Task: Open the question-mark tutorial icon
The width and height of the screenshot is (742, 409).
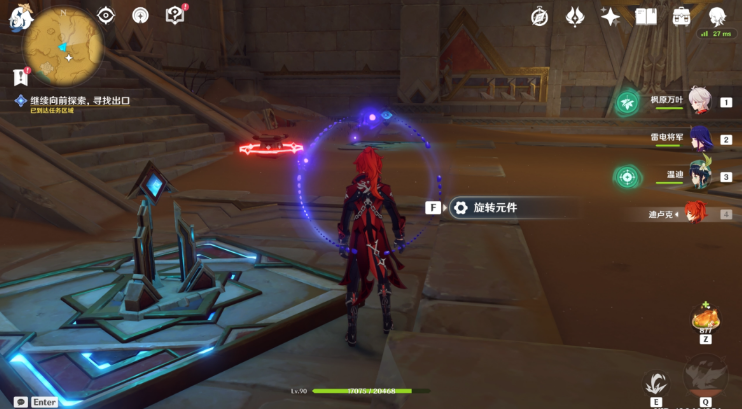Action: pyautogui.click(x=175, y=15)
